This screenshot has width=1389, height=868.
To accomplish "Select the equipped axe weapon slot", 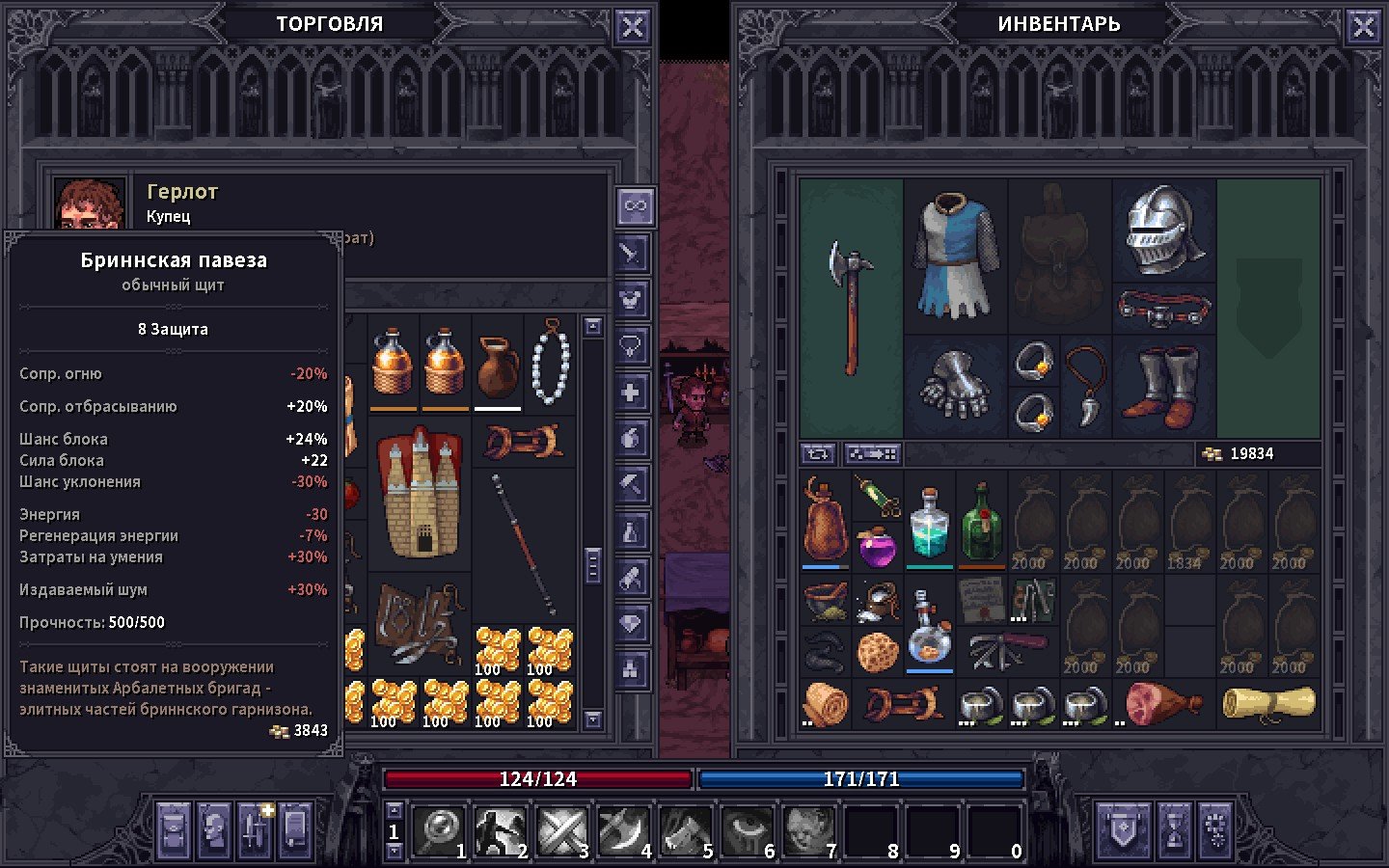I will click(x=851, y=307).
